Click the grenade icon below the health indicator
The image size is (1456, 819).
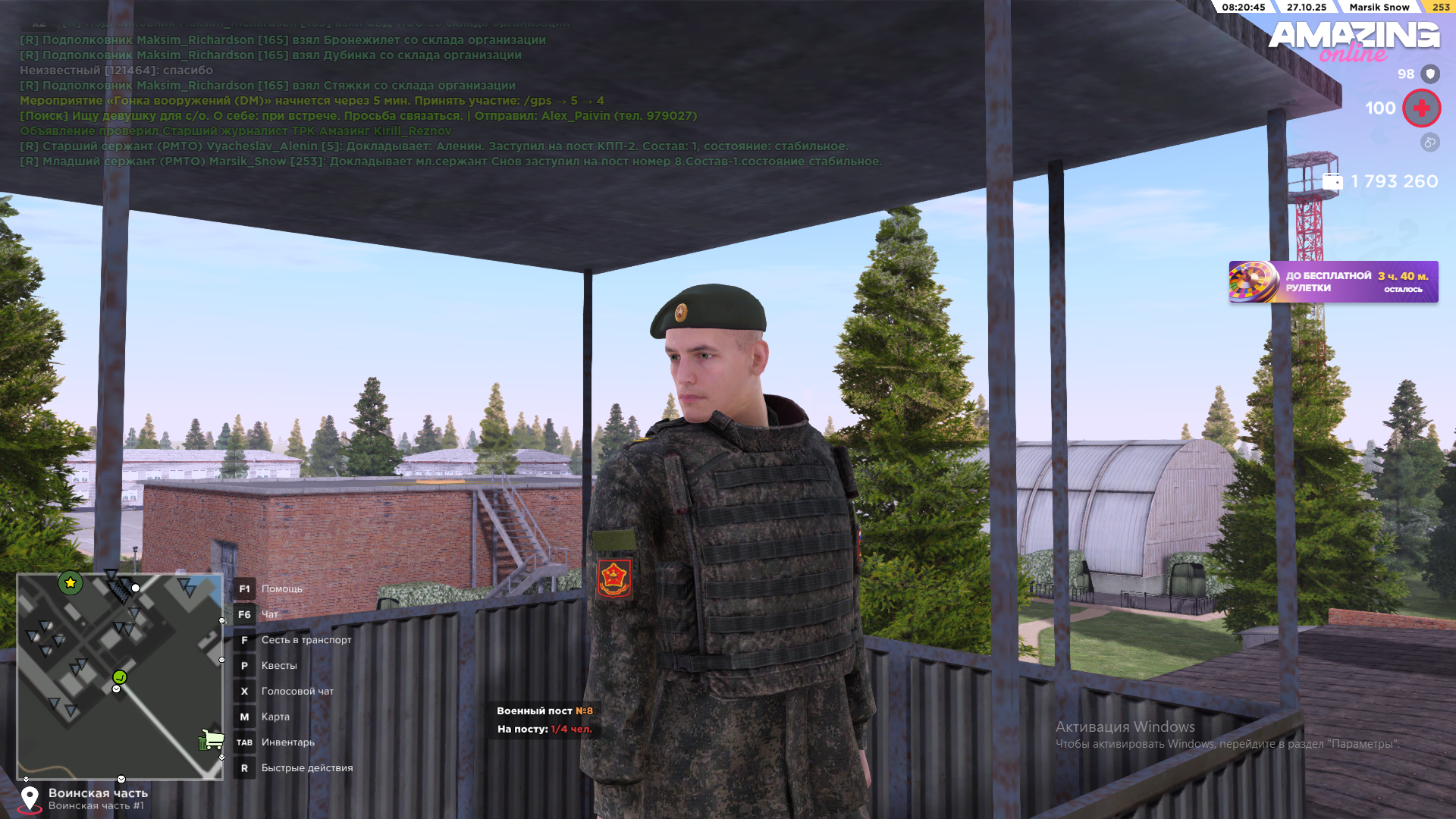(x=1429, y=142)
